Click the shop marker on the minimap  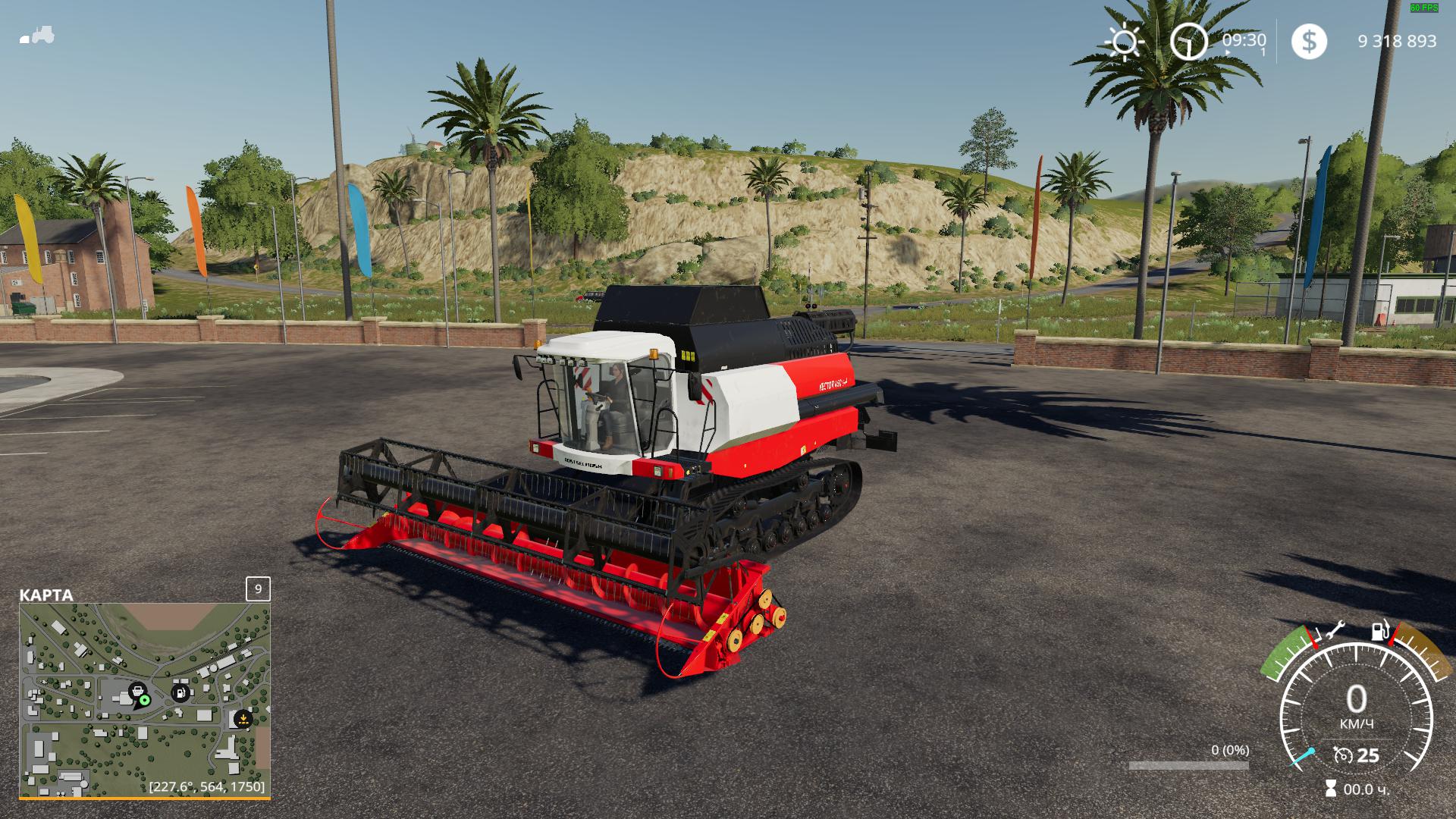pos(139,690)
